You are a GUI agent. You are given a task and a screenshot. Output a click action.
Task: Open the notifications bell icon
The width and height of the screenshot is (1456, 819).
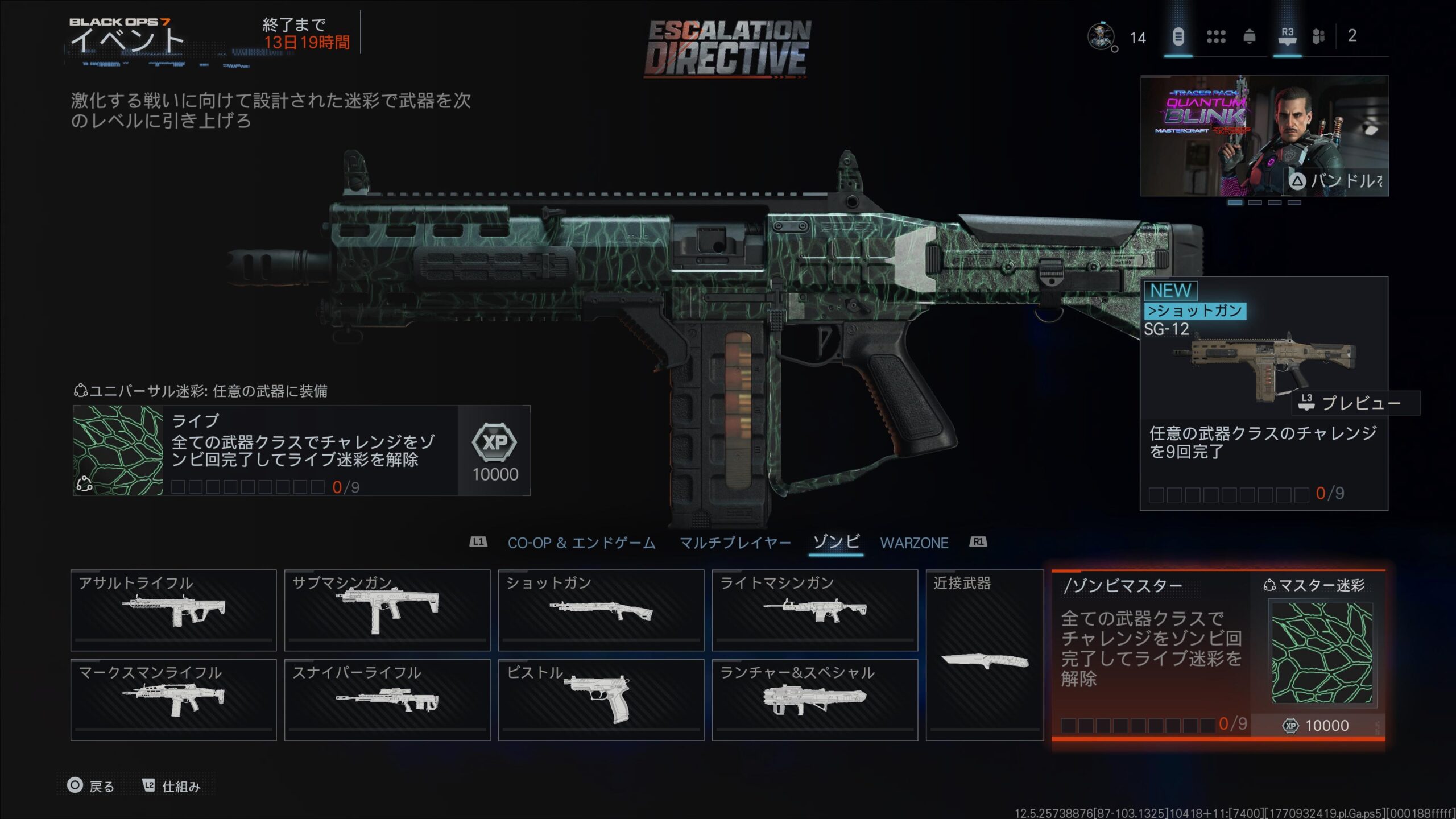[1249, 37]
